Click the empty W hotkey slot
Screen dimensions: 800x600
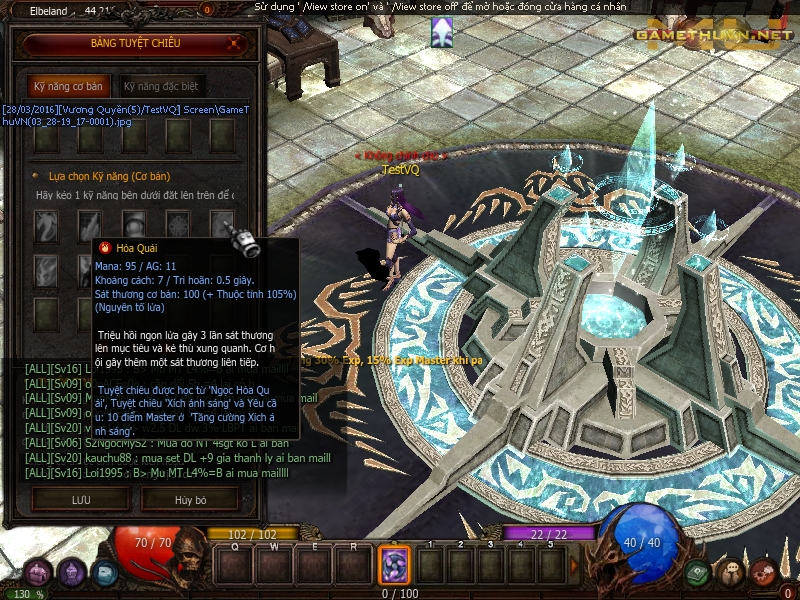[x=274, y=565]
